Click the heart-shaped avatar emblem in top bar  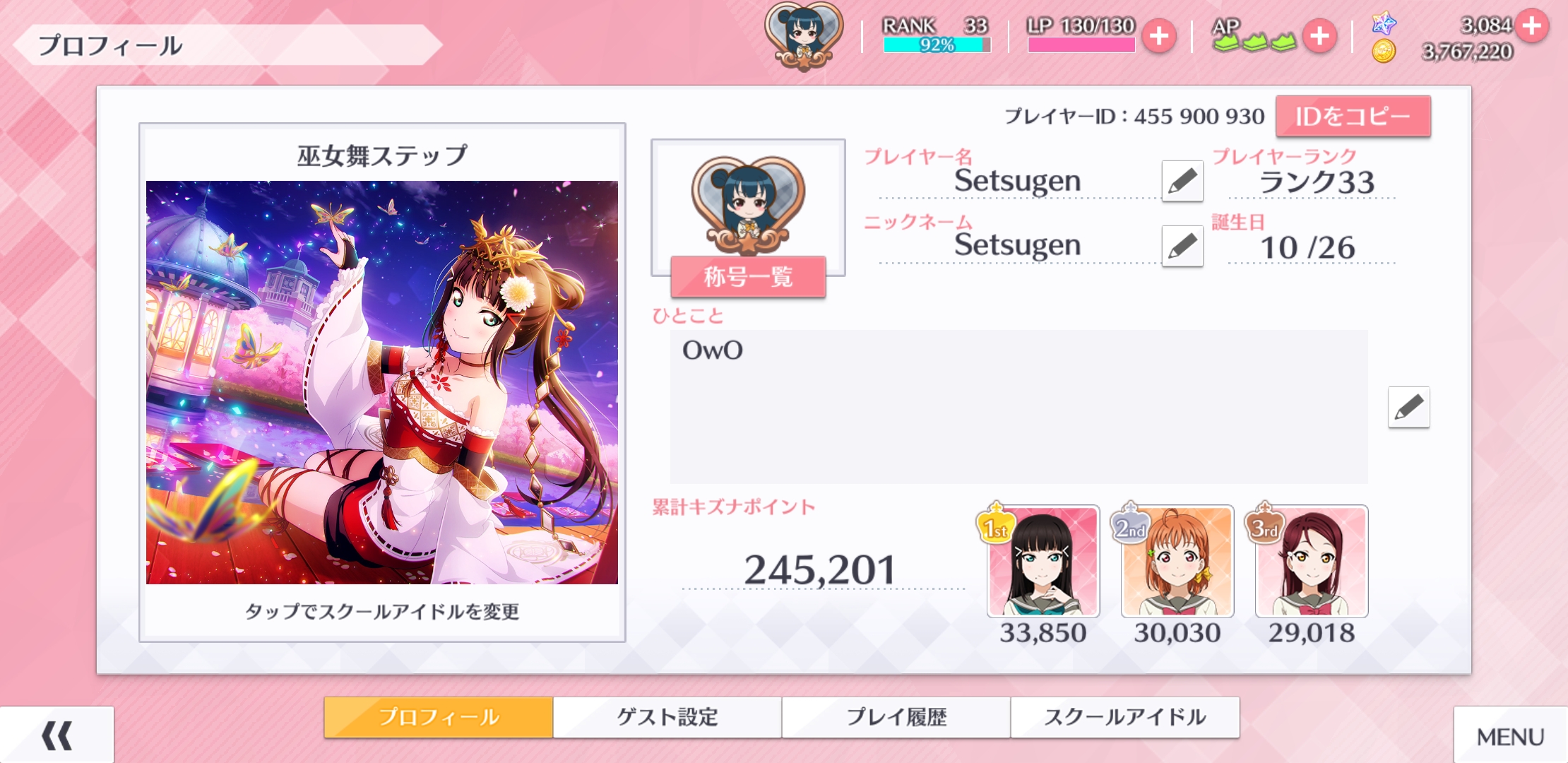pyautogui.click(x=804, y=35)
